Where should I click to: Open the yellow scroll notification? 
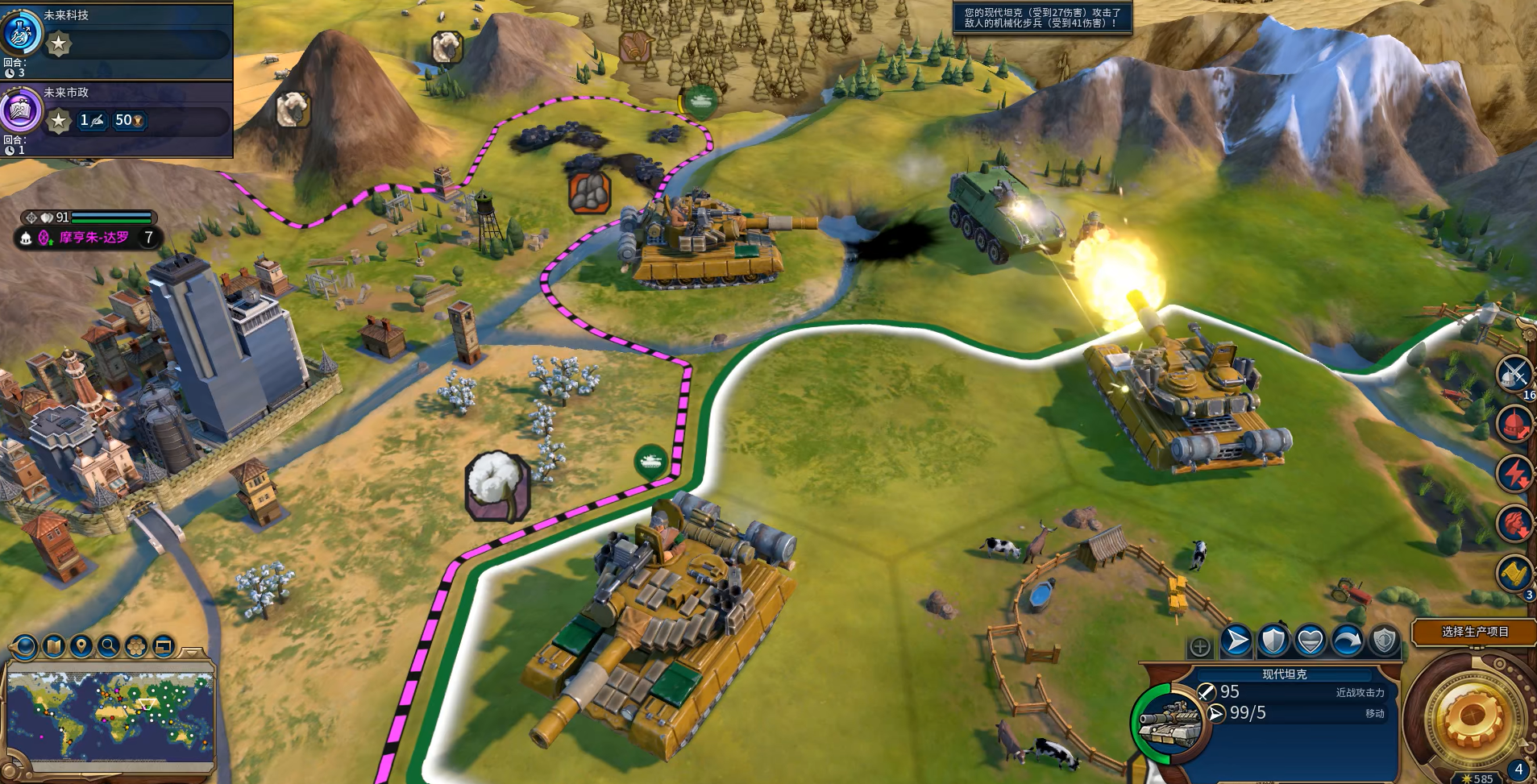point(1514,573)
